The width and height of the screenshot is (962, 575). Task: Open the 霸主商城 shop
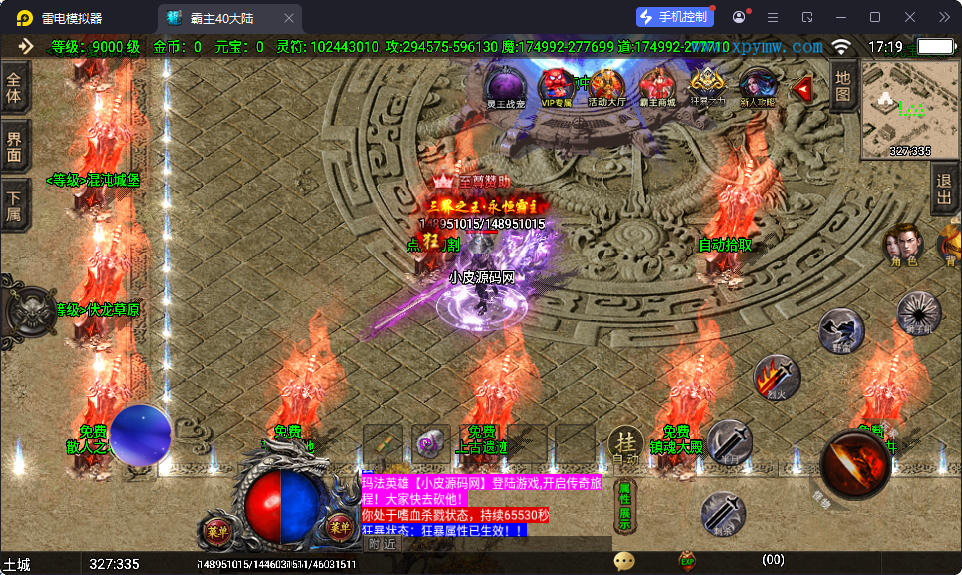[x=657, y=87]
